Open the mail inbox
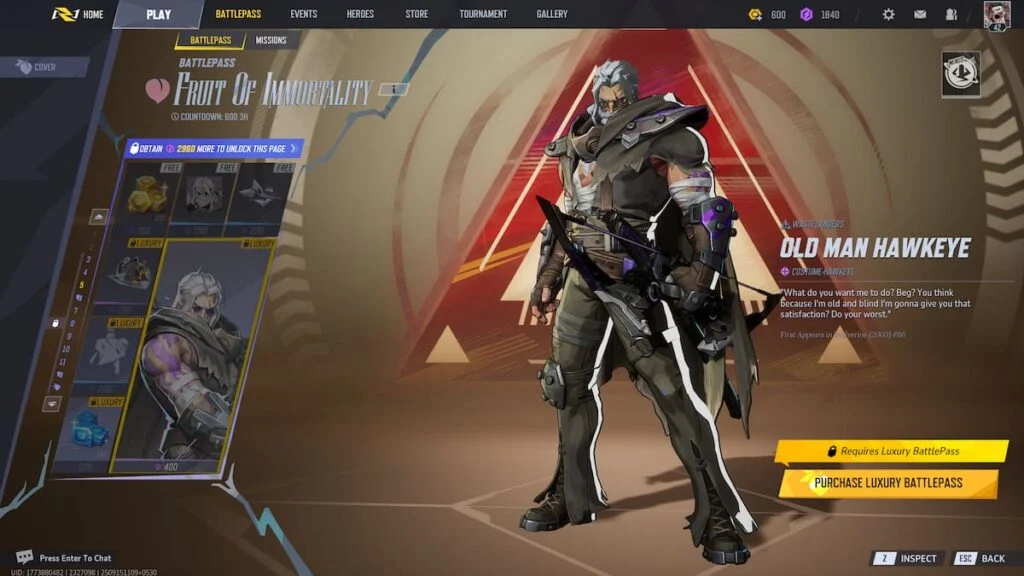1024x576 pixels. [x=920, y=15]
